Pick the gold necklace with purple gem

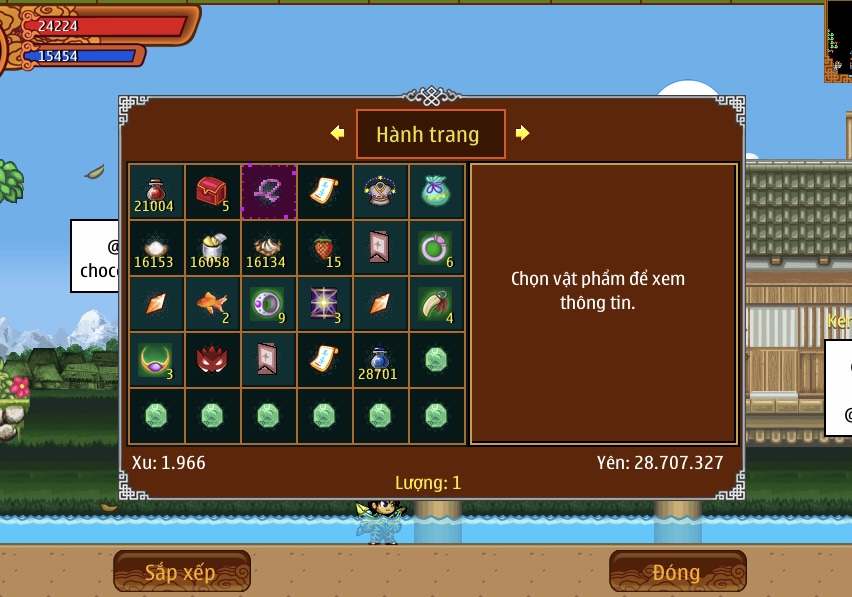[156, 360]
